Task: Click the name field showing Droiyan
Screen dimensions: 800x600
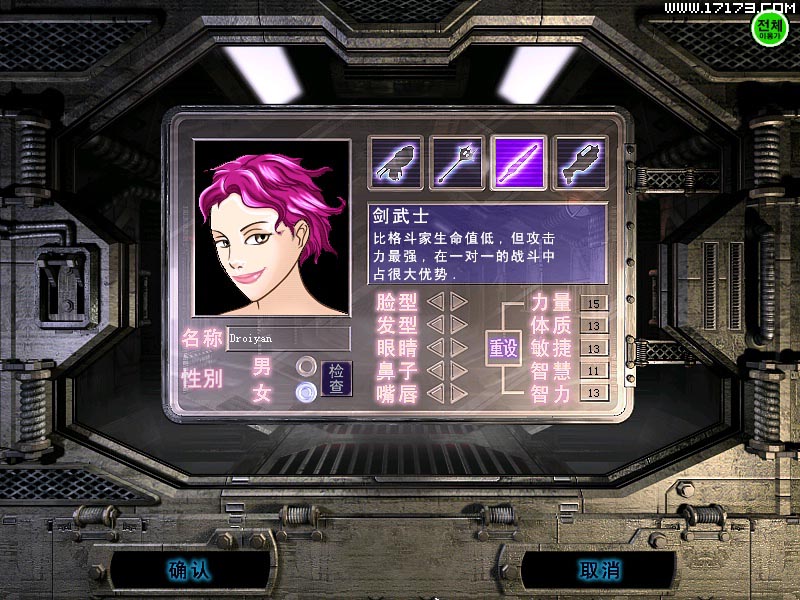Action: pos(288,339)
